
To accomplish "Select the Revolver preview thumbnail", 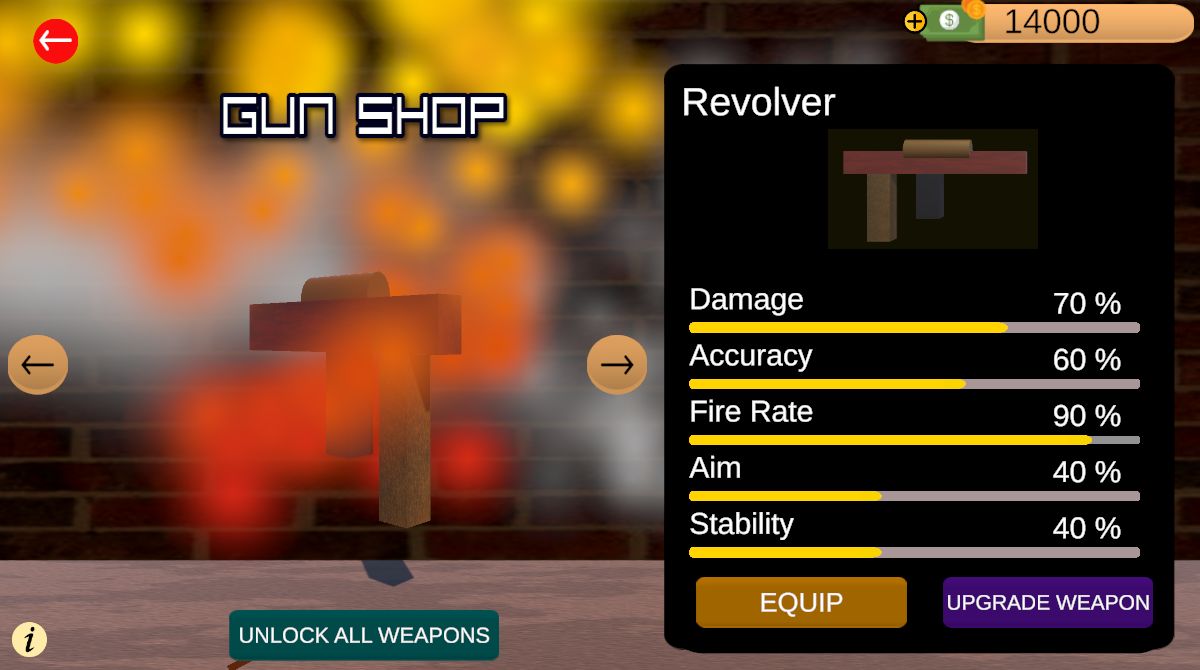I will pyautogui.click(x=932, y=188).
